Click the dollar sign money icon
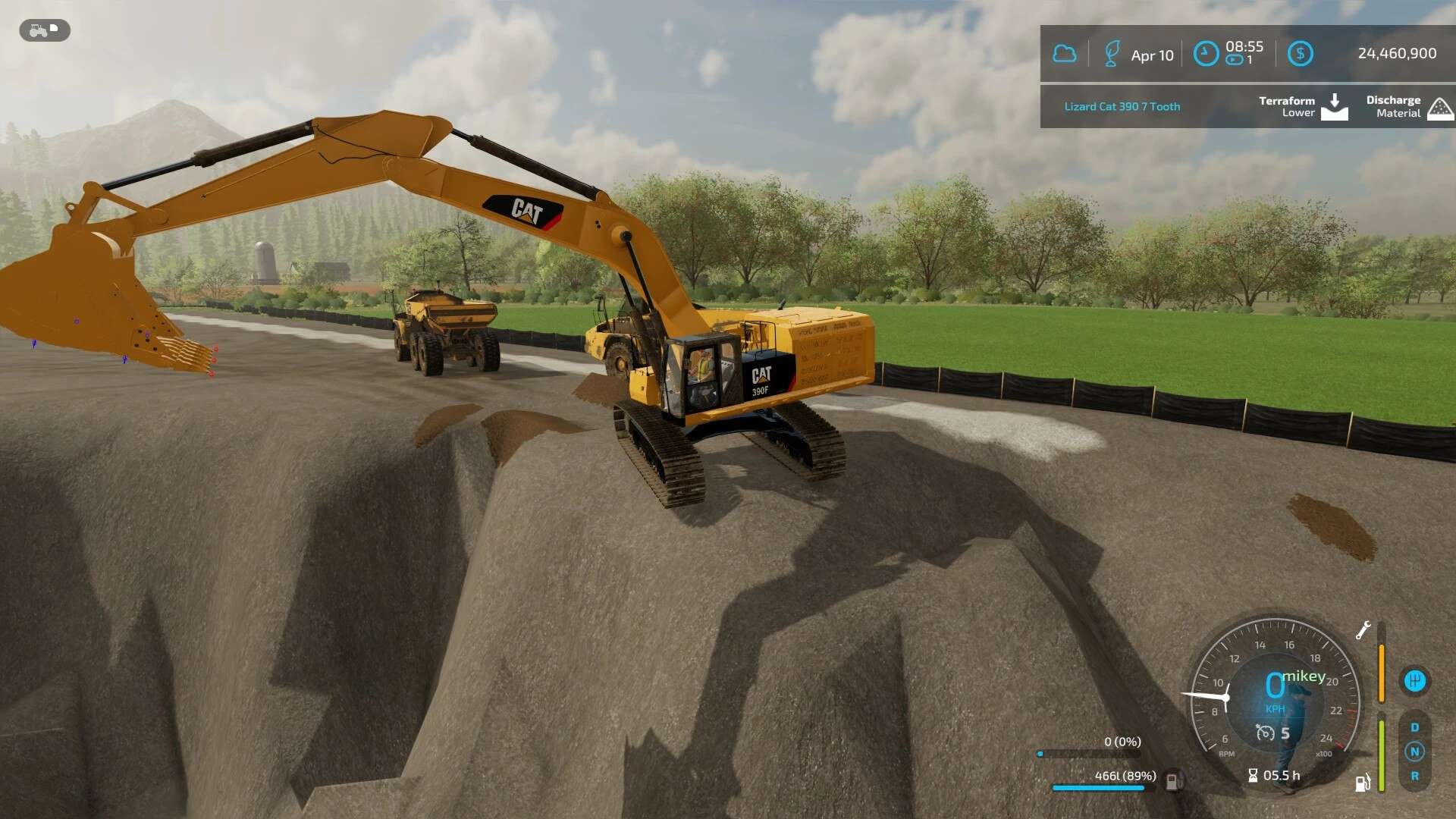 click(x=1301, y=54)
